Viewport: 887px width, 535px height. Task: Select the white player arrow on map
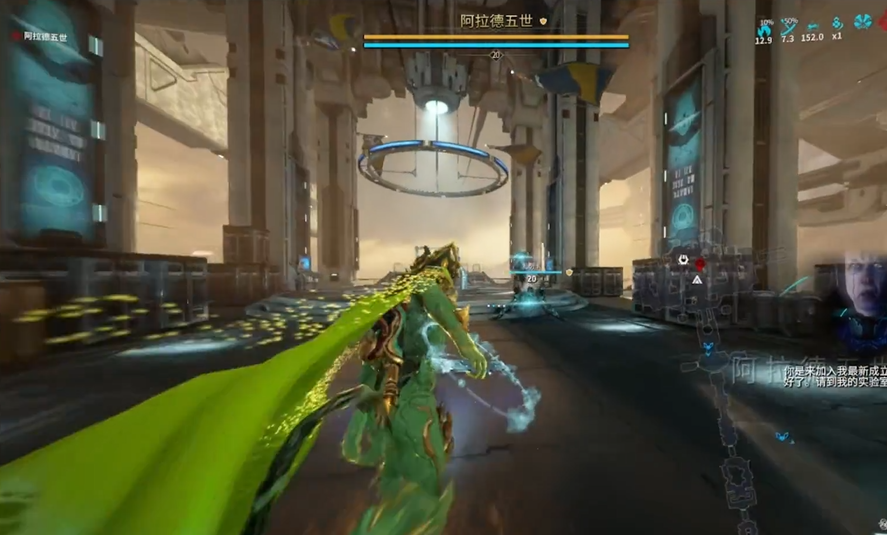(697, 280)
